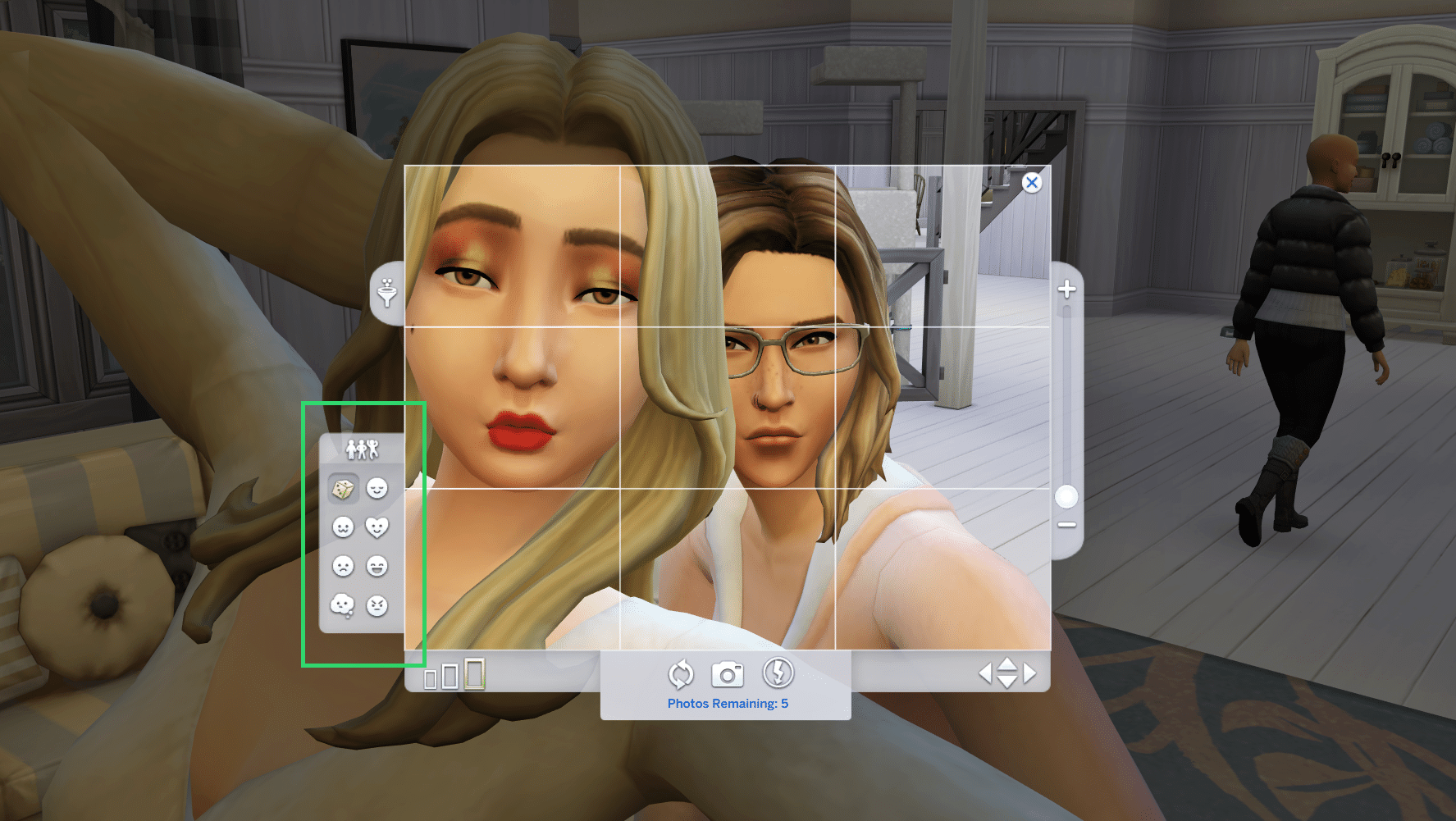Select the large portrait photo size
Image resolution: width=1456 pixels, height=821 pixels.
(474, 676)
